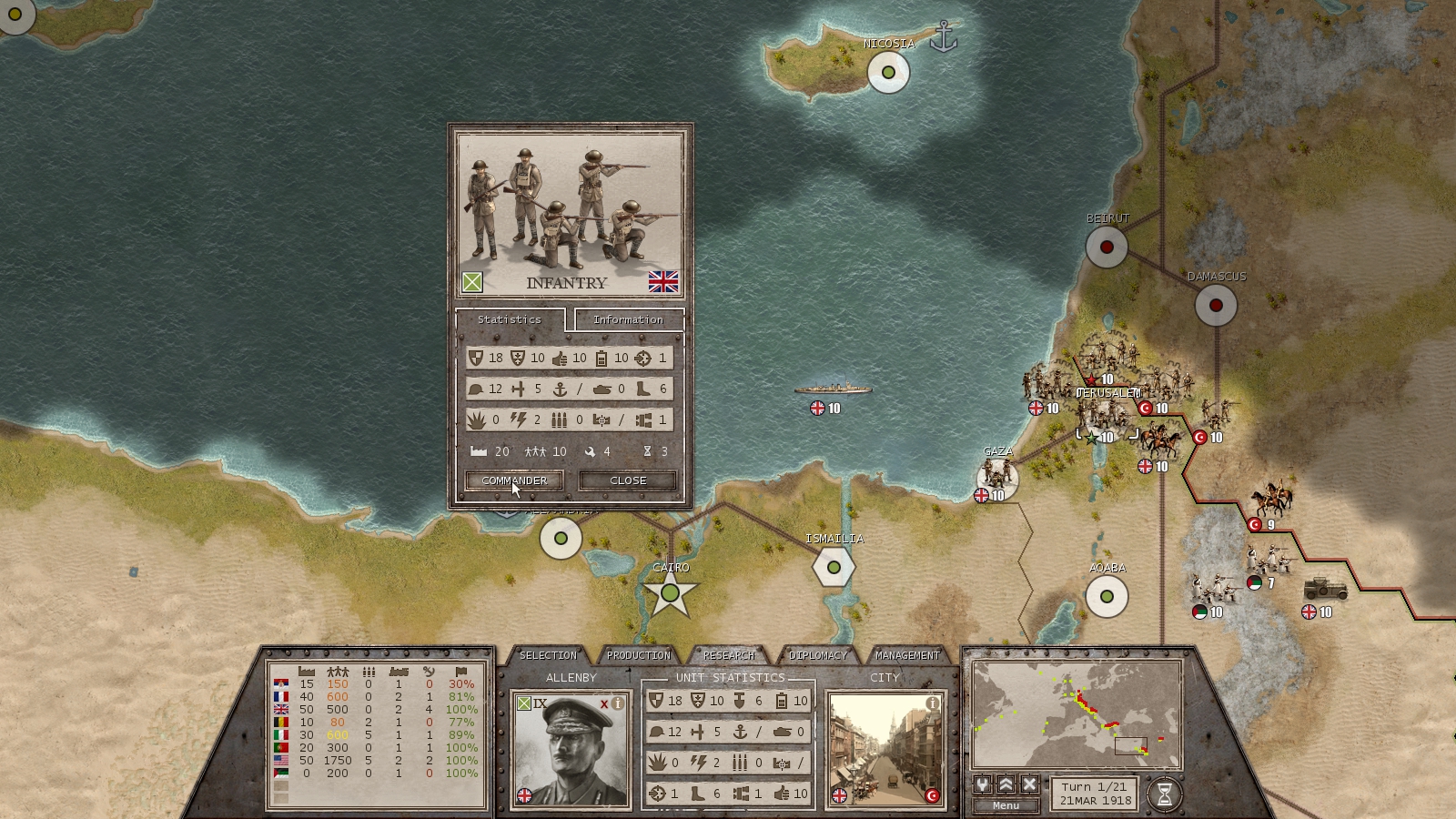Open the Production tab
The image size is (1456, 819).
639,654
